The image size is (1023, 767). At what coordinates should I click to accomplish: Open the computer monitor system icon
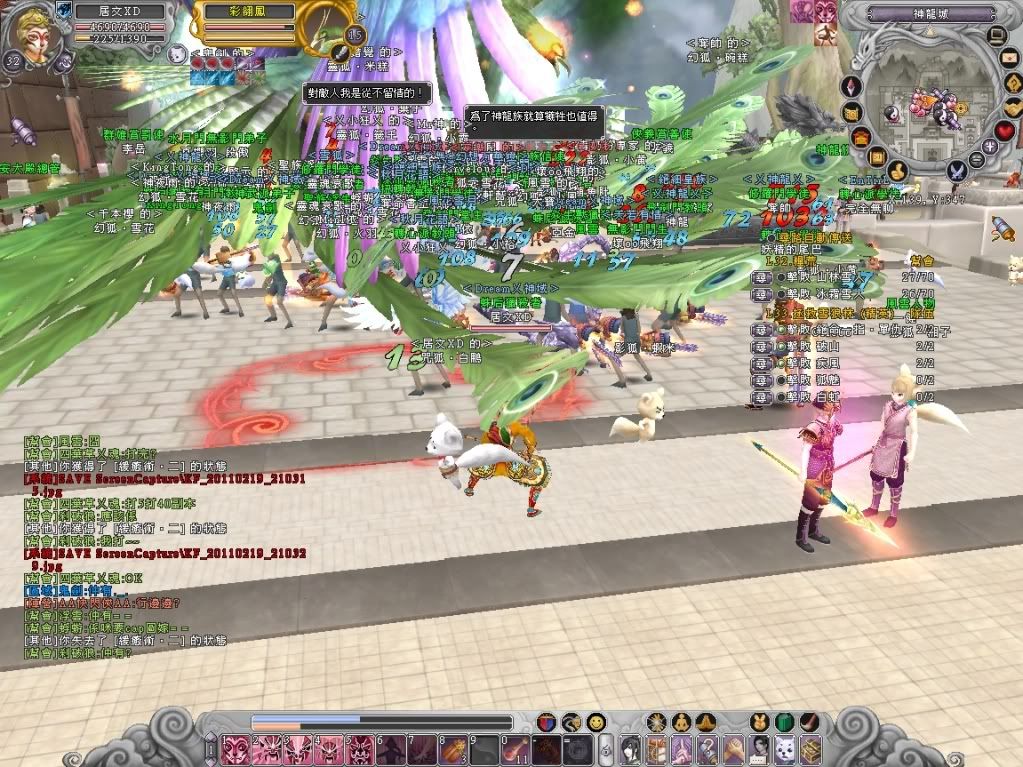(x=996, y=37)
